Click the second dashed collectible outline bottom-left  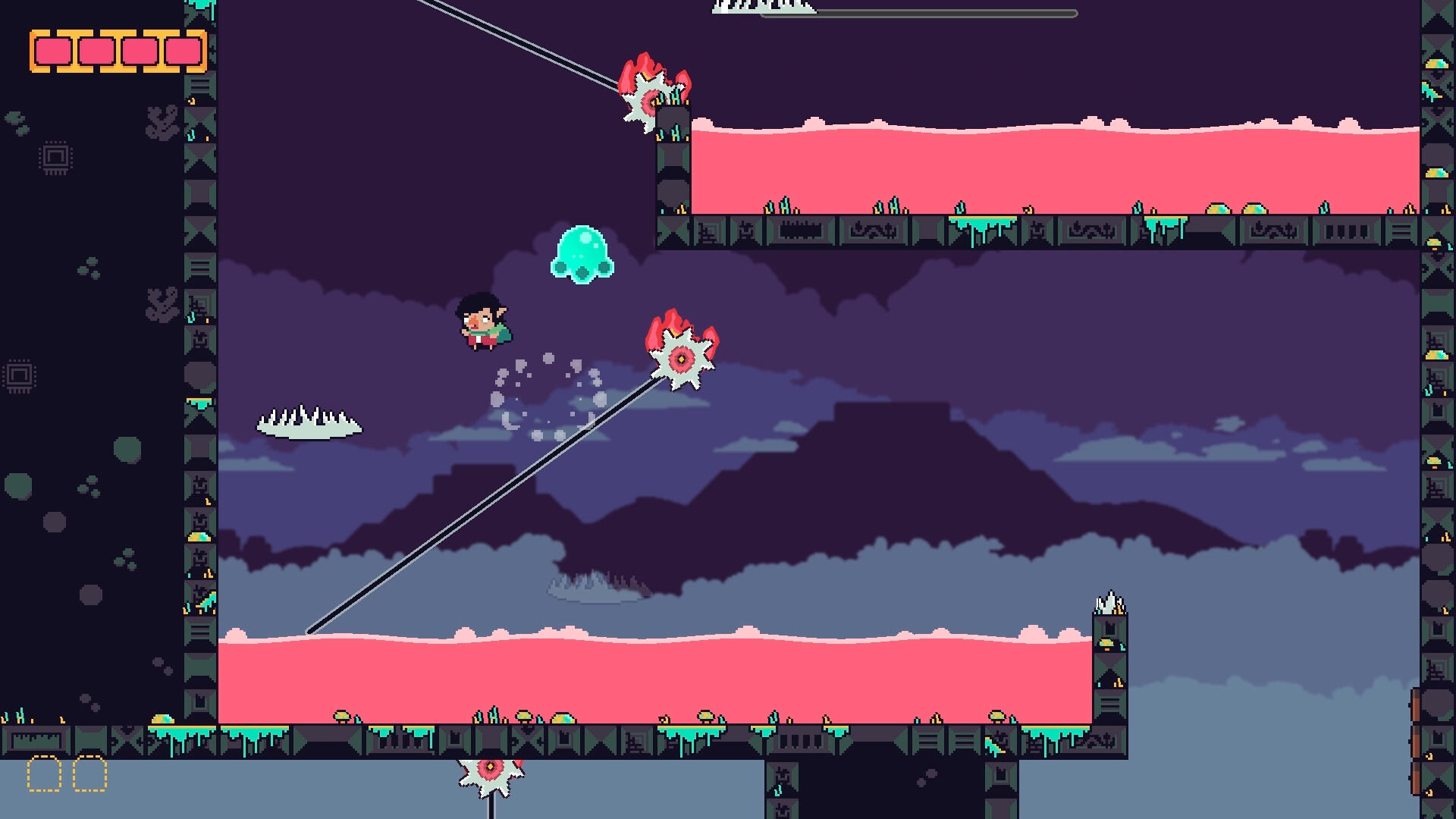91,773
